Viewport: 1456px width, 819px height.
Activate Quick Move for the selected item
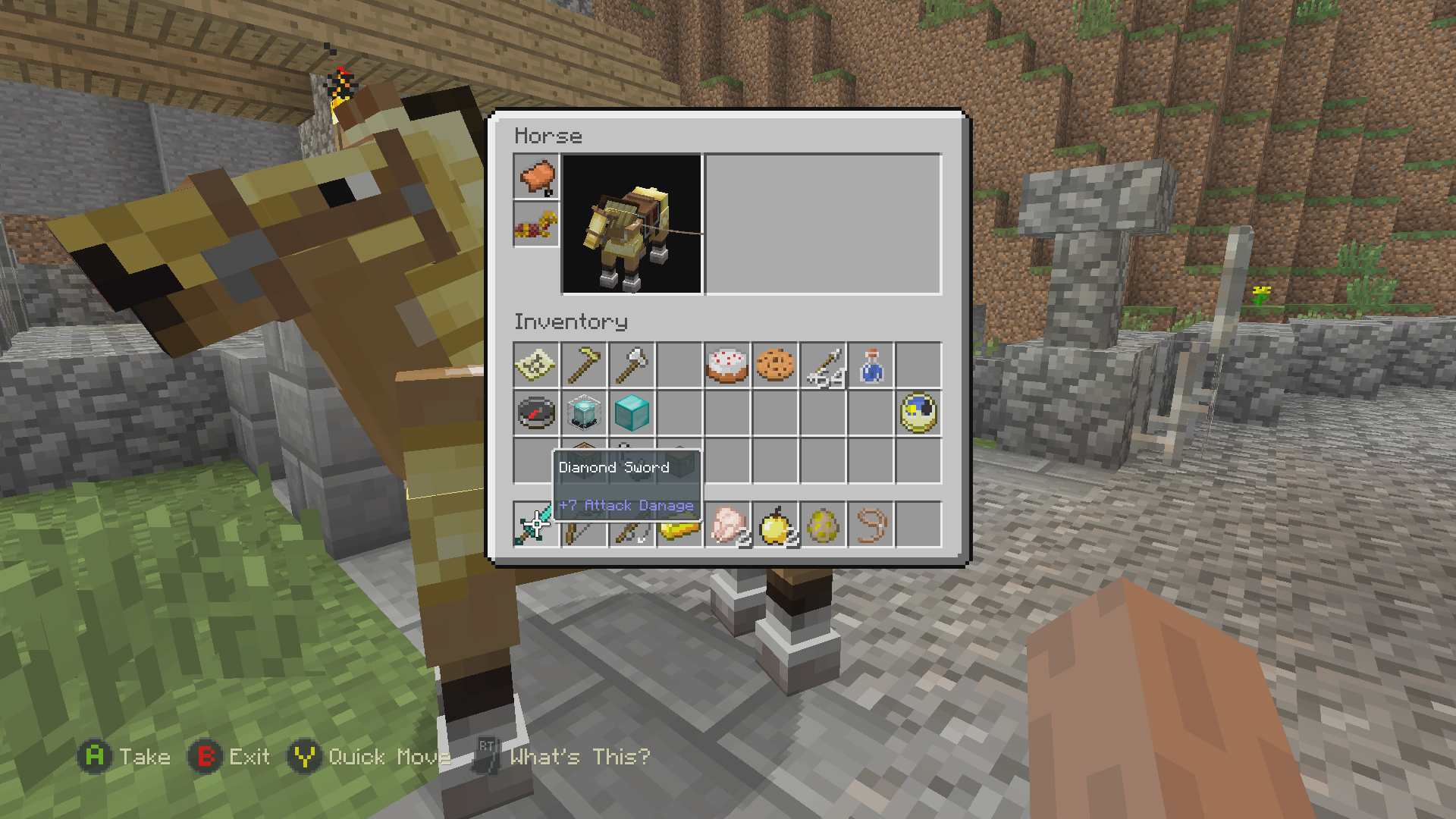tap(303, 756)
